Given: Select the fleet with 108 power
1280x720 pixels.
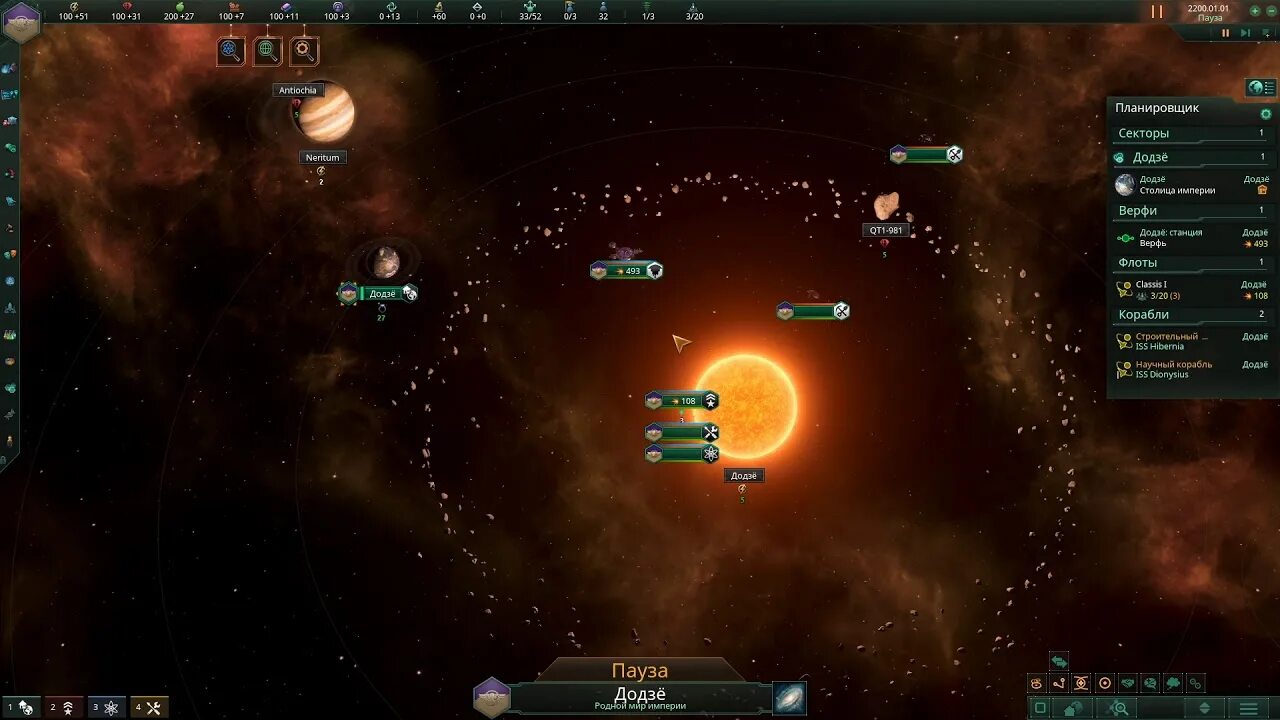Looking at the screenshot, I should [x=683, y=401].
